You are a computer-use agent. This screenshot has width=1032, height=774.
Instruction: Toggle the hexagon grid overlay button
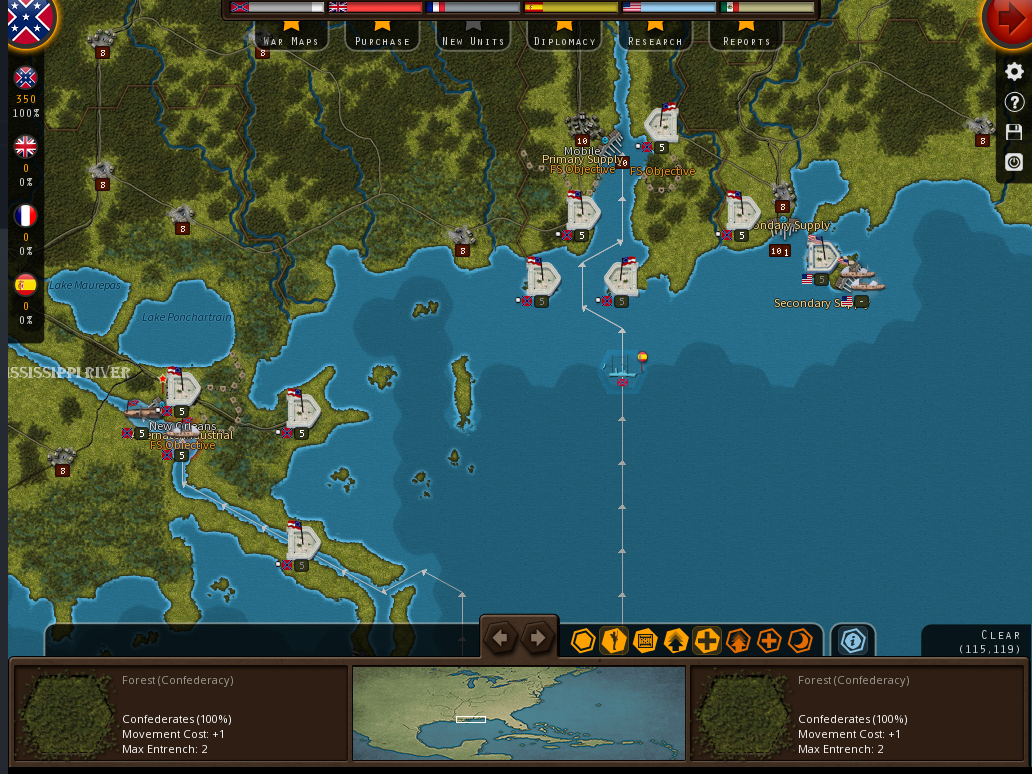583,641
